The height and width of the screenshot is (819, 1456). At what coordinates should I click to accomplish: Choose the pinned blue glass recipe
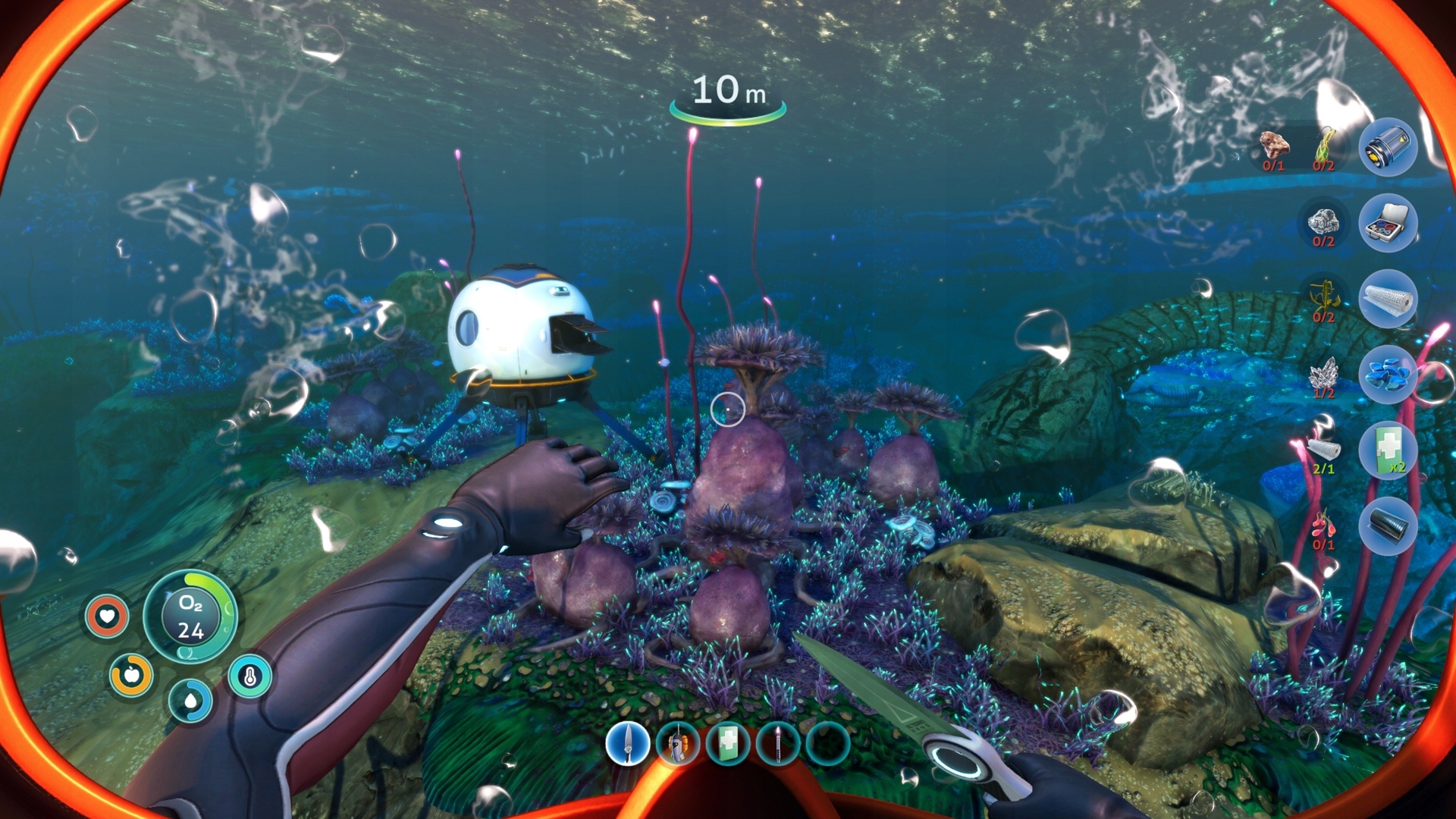point(1388,375)
